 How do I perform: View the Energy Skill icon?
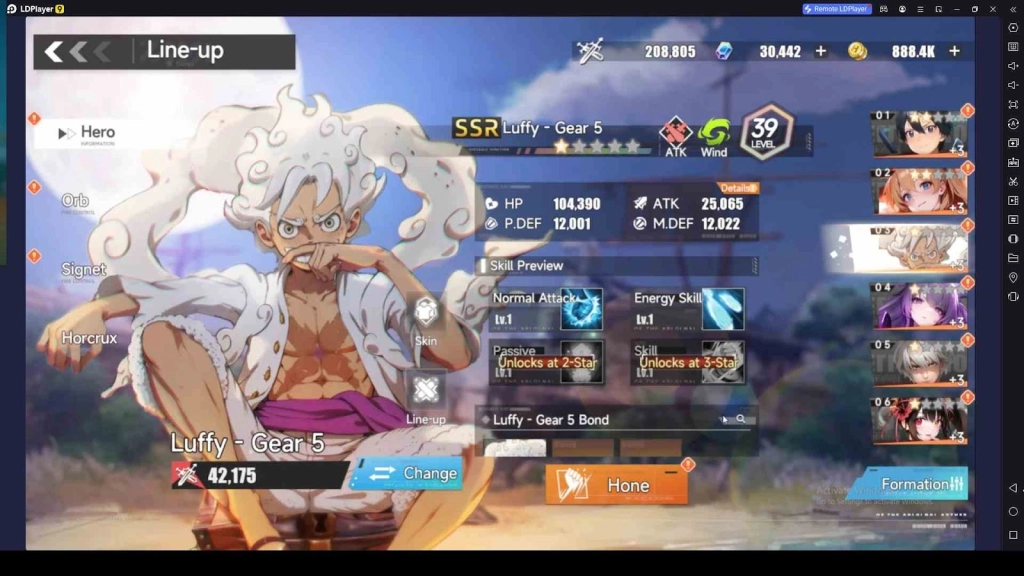[722, 309]
